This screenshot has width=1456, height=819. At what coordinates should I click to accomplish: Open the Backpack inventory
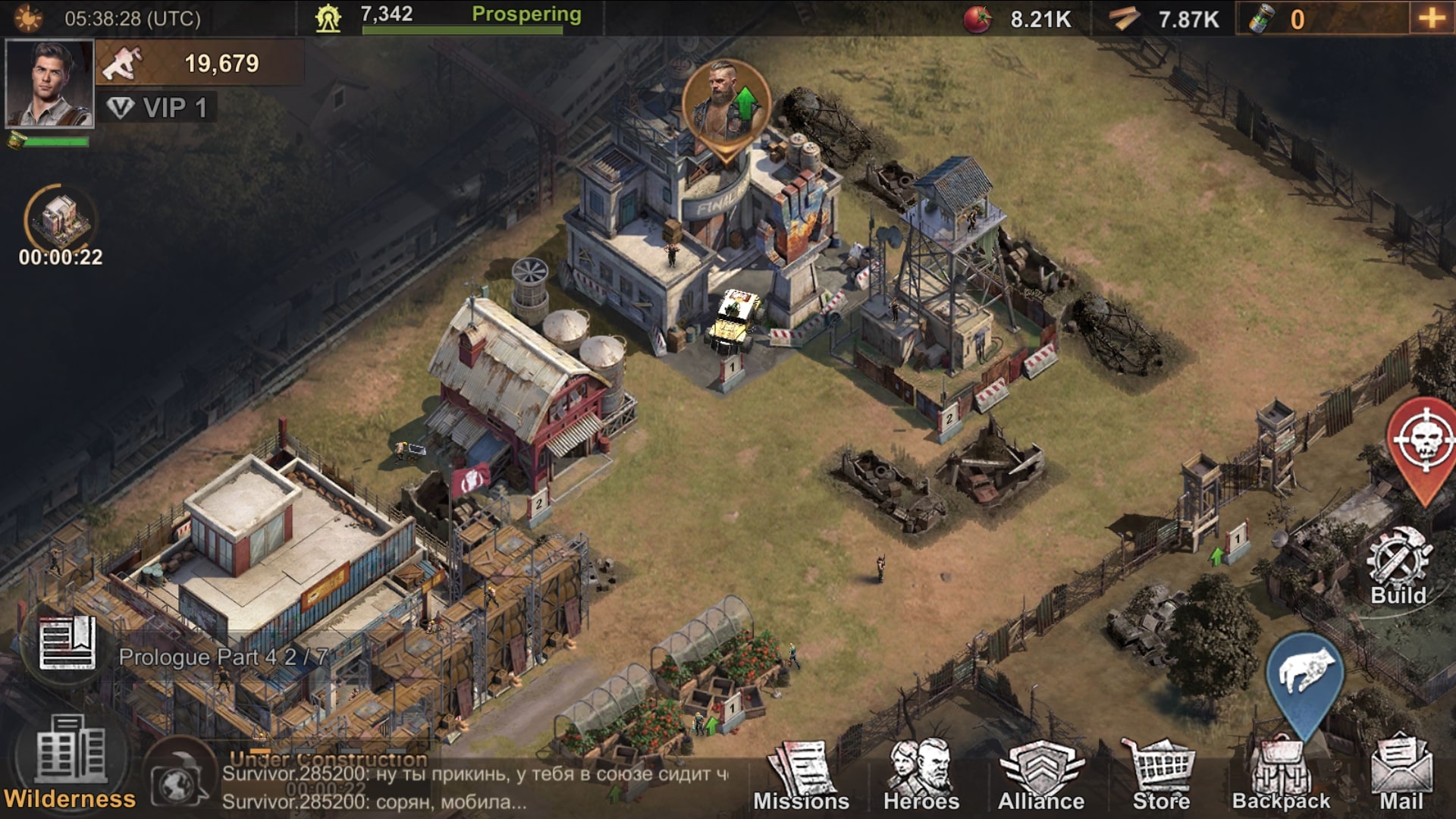[1281, 777]
